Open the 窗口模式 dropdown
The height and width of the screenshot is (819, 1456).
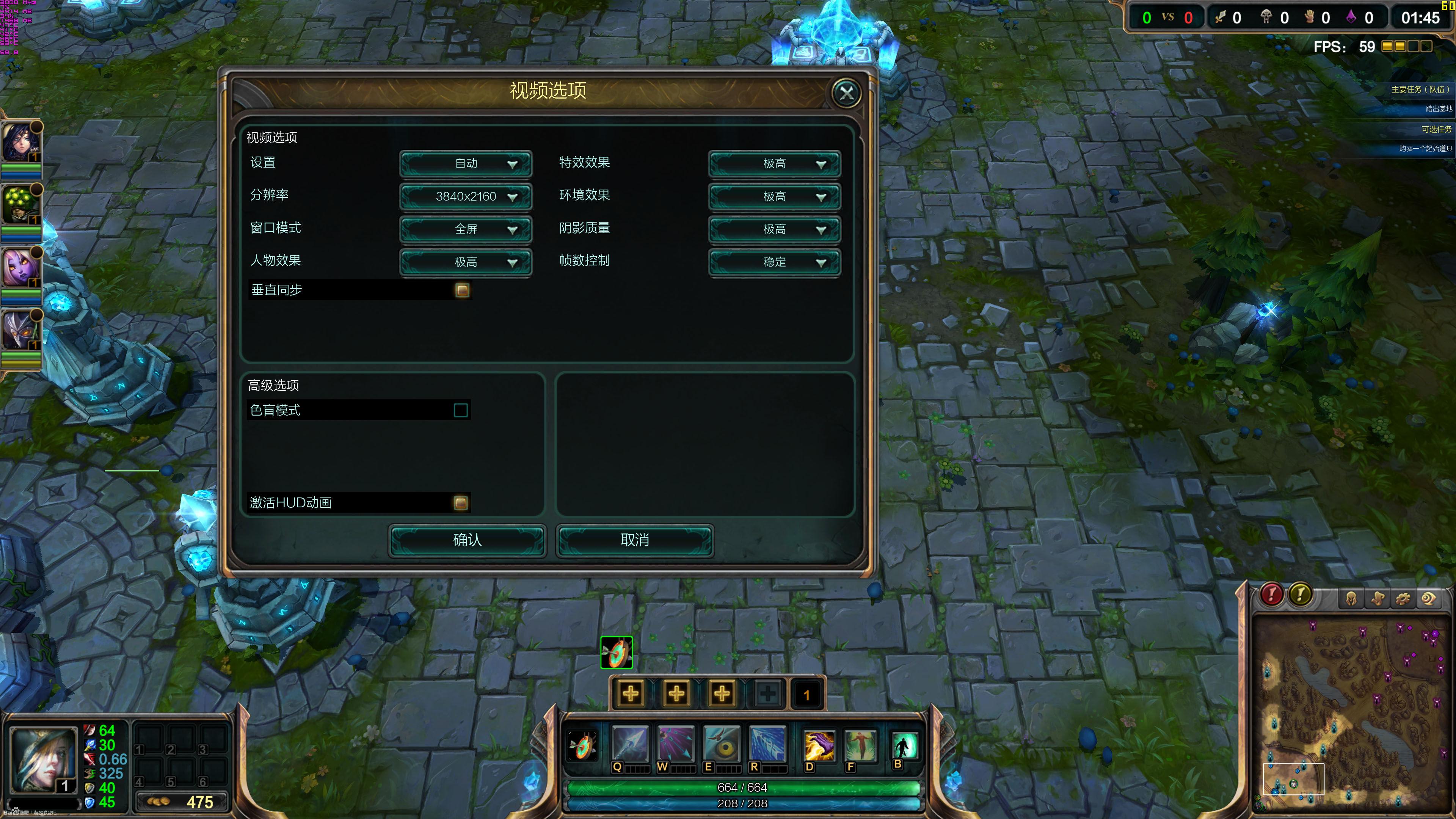(466, 229)
